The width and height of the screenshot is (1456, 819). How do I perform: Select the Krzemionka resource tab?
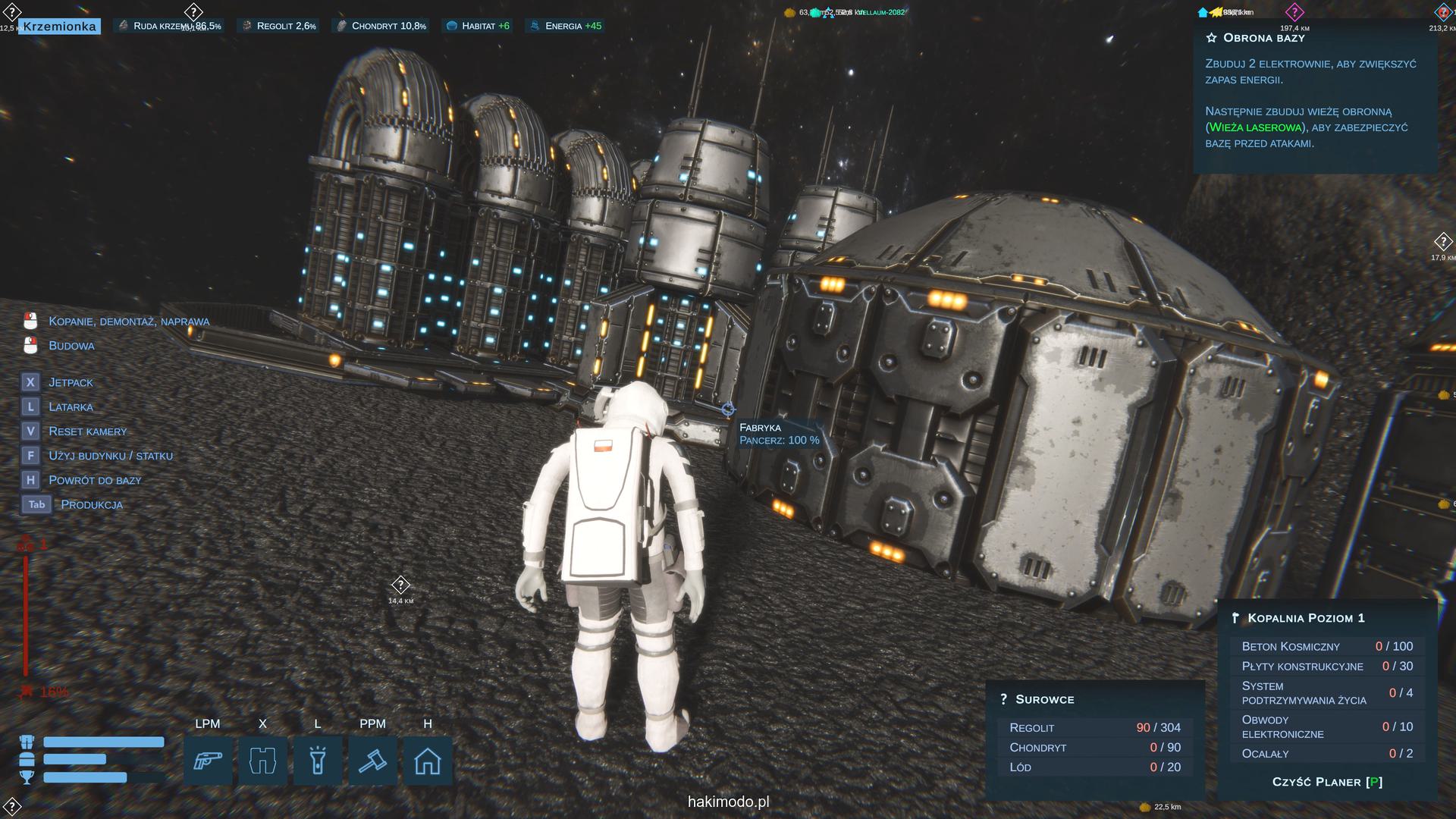pyautogui.click(x=59, y=27)
